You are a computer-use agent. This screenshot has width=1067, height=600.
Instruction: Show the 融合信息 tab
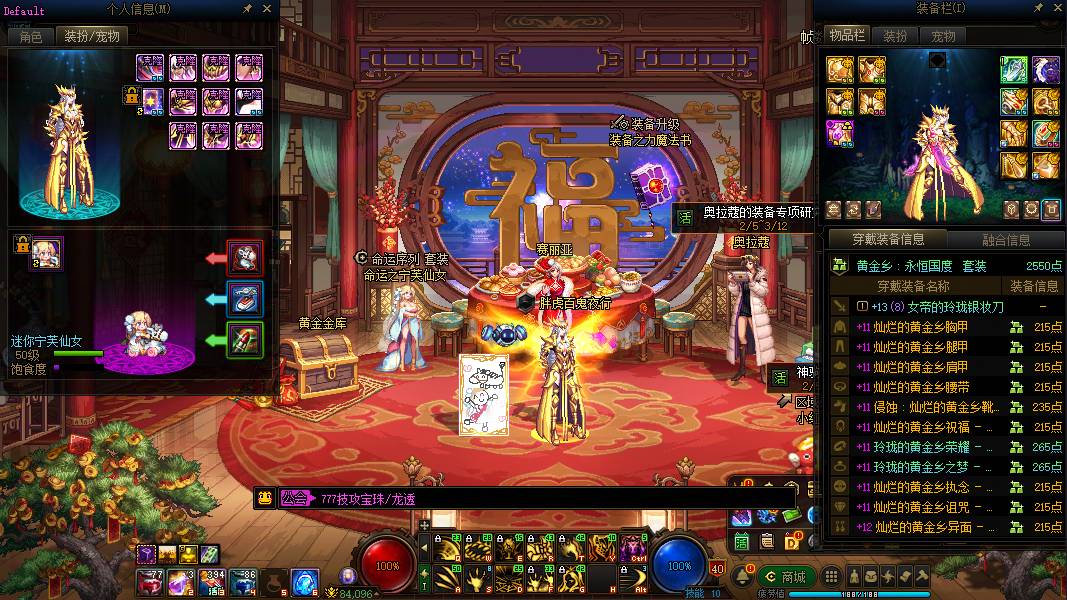pyautogui.click(x=1005, y=240)
